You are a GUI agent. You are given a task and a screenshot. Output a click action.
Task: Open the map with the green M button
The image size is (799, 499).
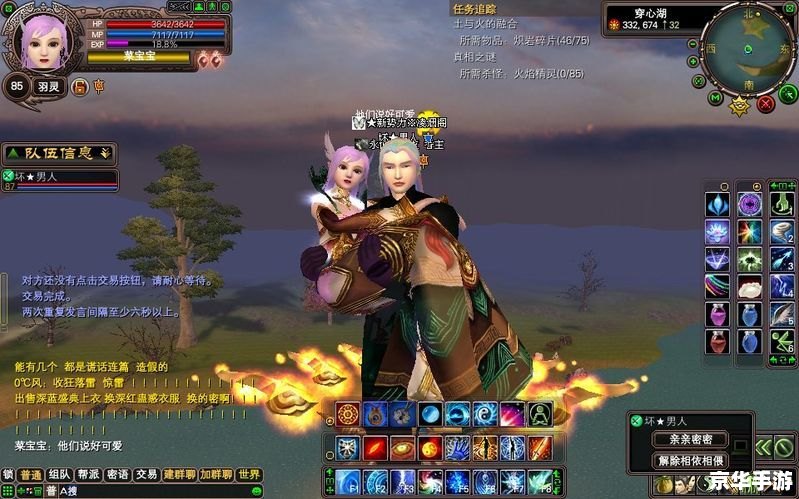coord(715,97)
